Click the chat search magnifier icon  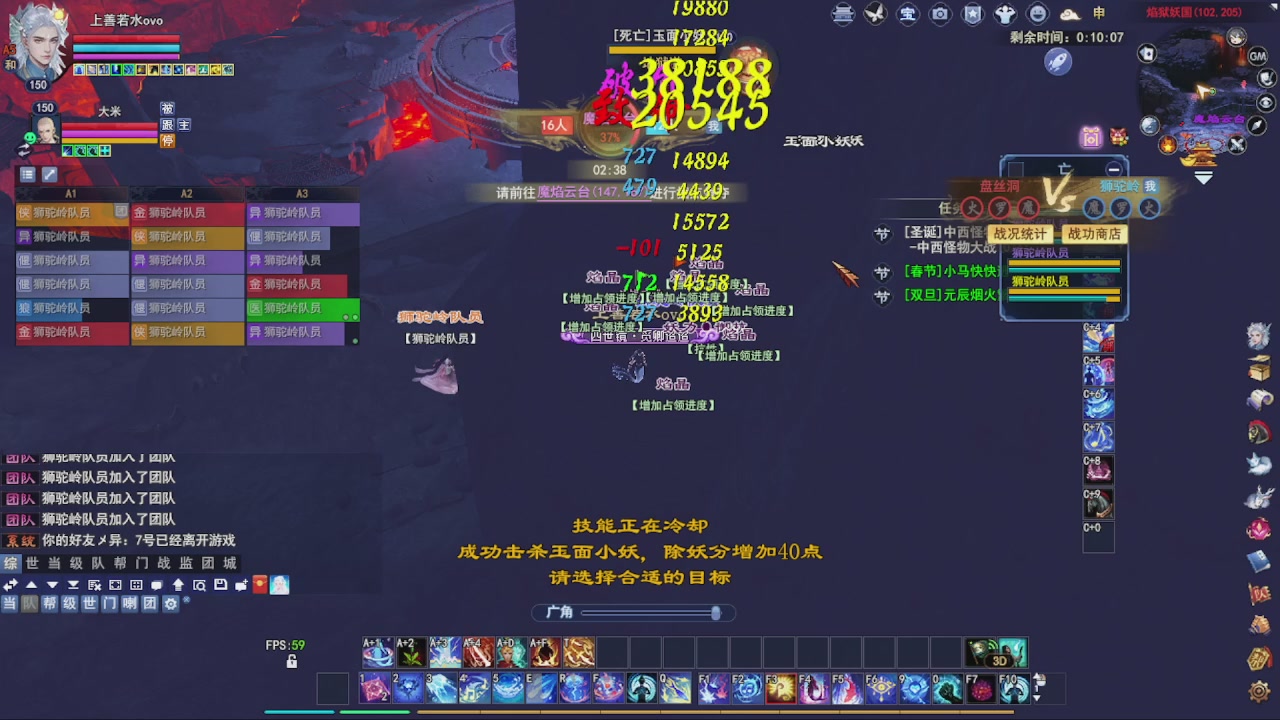[199, 585]
